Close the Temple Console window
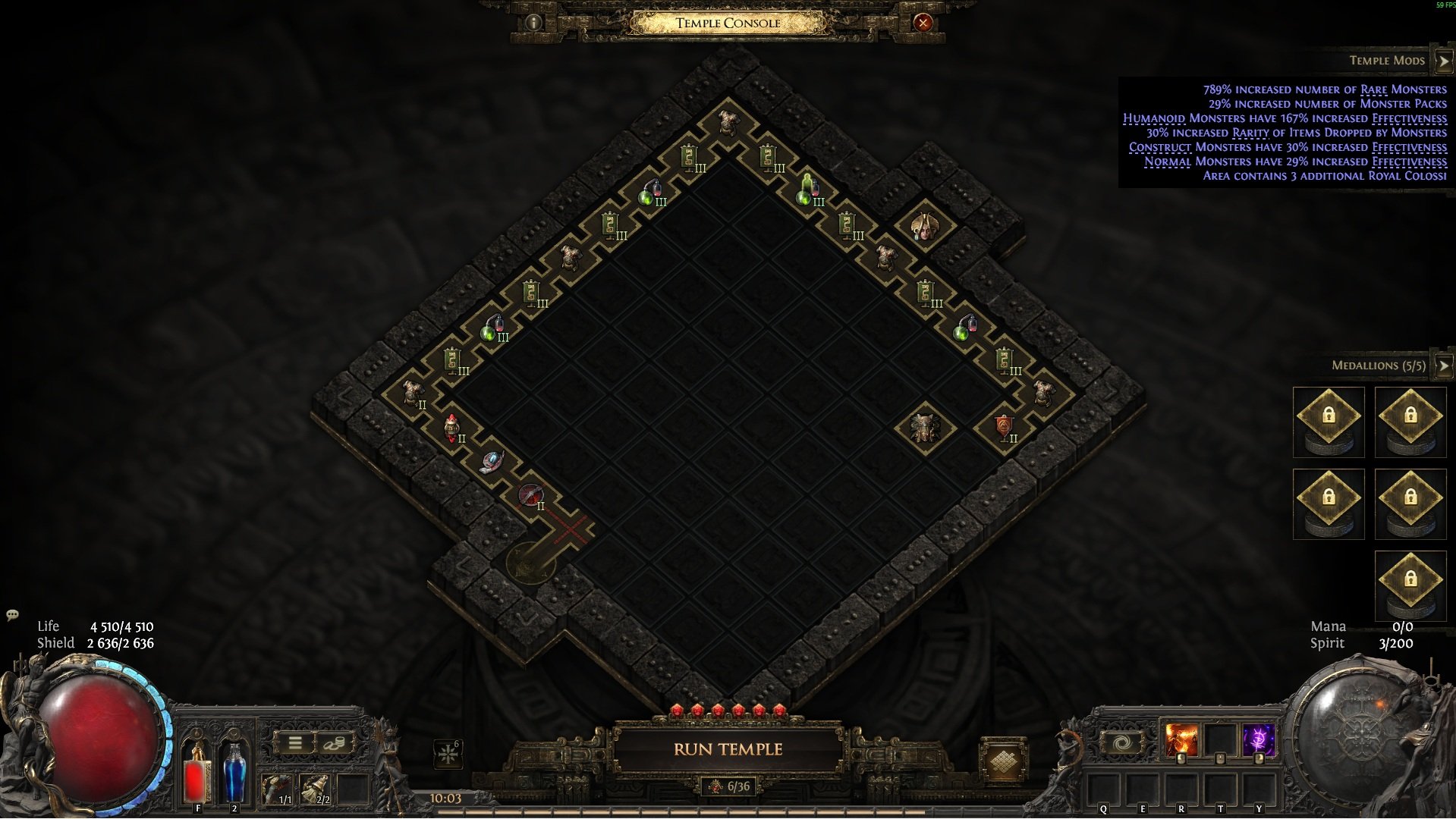 923,23
